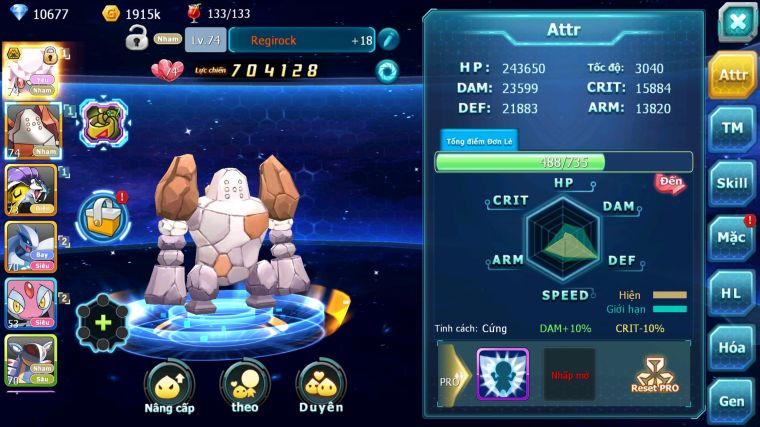
Task: Show the Gen tab
Action: coord(732,400)
